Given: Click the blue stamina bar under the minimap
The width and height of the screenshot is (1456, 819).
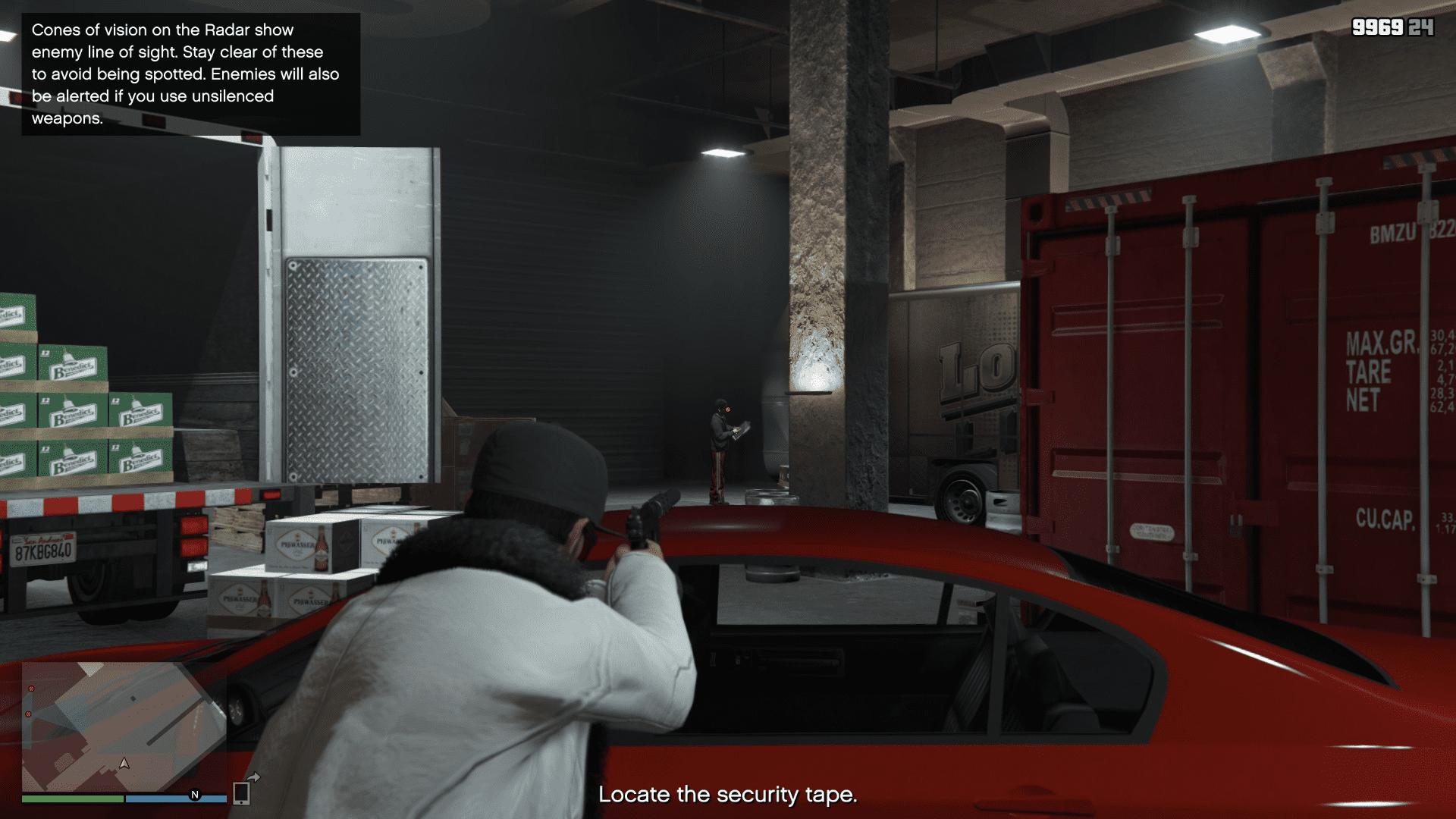Looking at the screenshot, I should click(174, 800).
